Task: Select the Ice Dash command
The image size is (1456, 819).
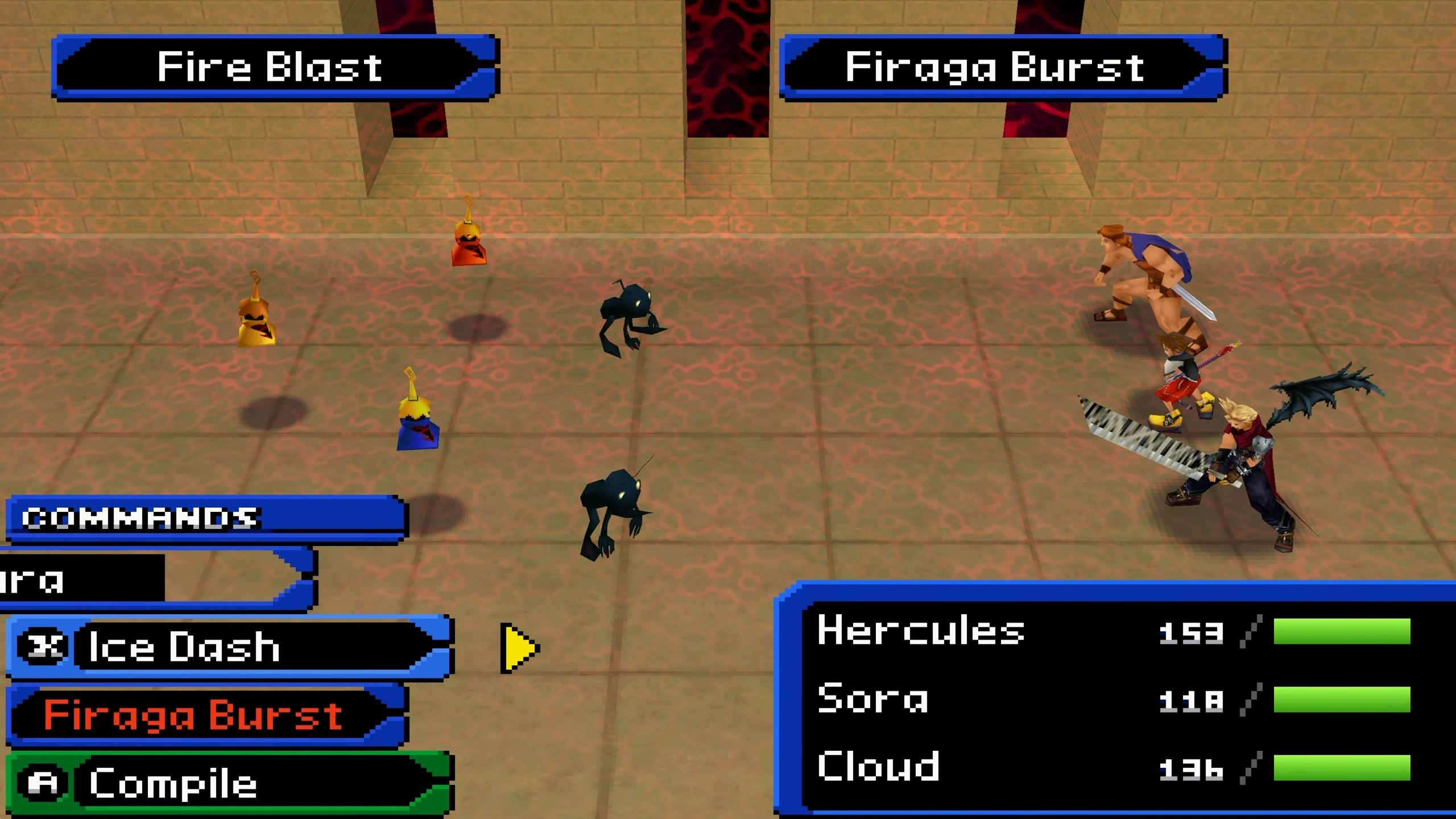Action: click(x=227, y=647)
